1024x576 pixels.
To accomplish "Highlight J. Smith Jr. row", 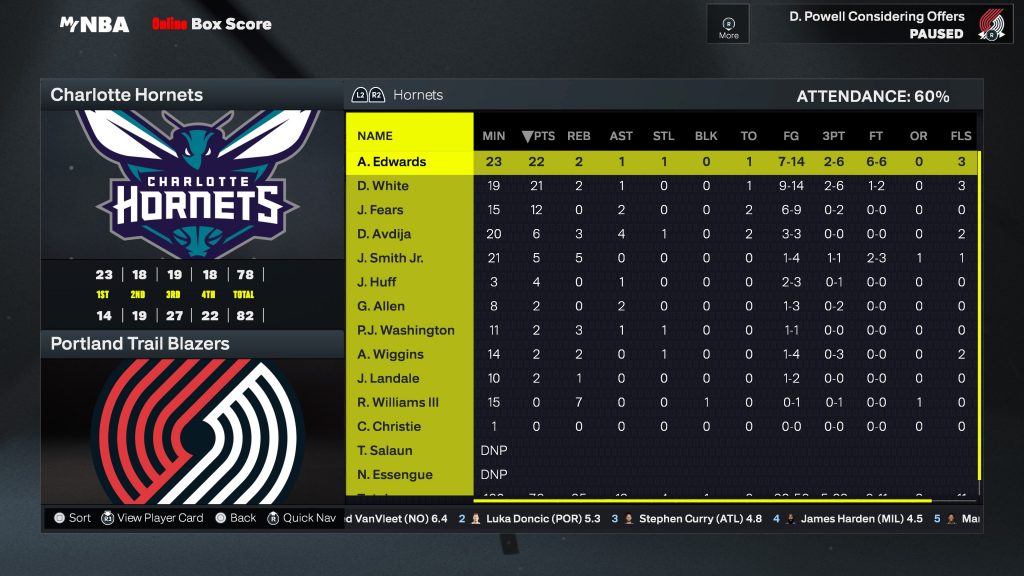I will [x=390, y=258].
